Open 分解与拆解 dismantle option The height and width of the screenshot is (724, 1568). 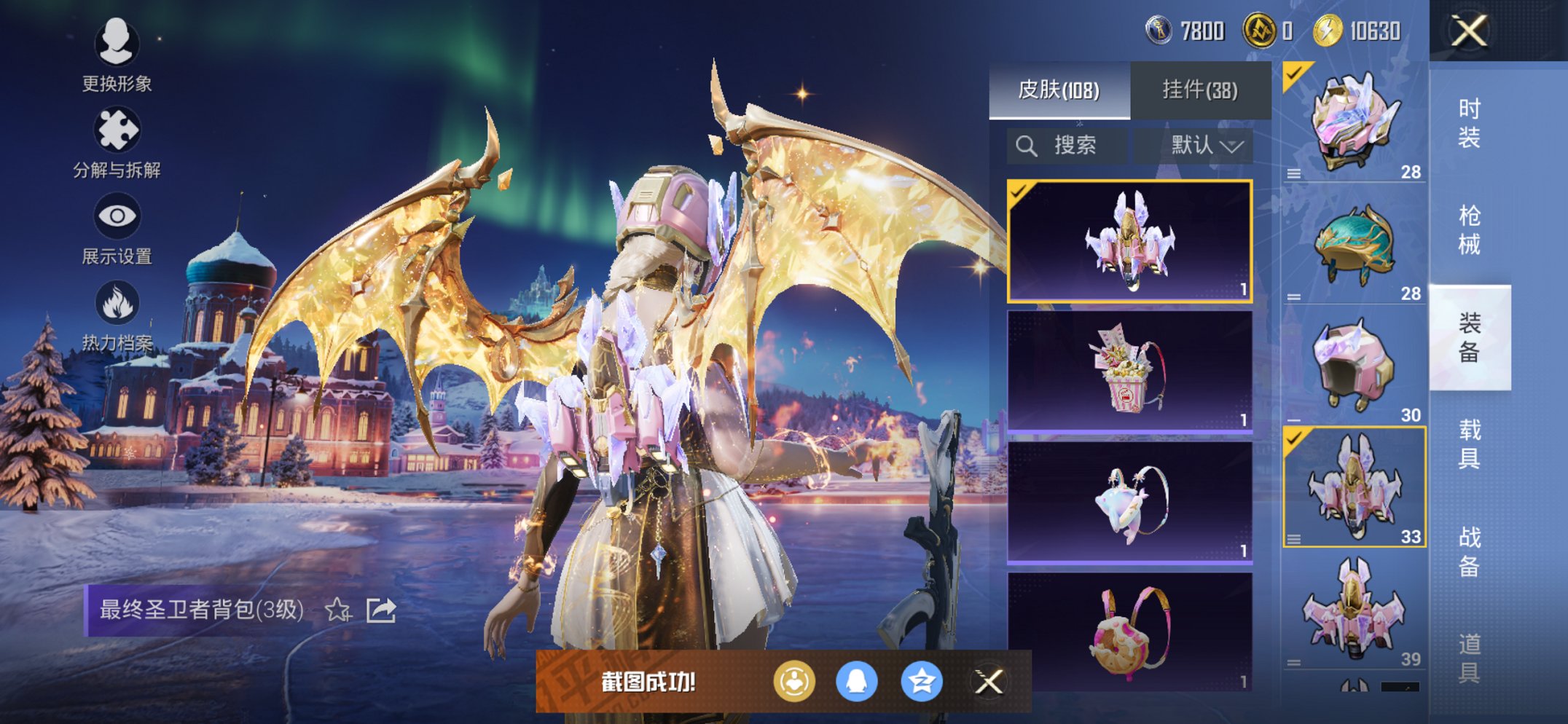coord(117,142)
